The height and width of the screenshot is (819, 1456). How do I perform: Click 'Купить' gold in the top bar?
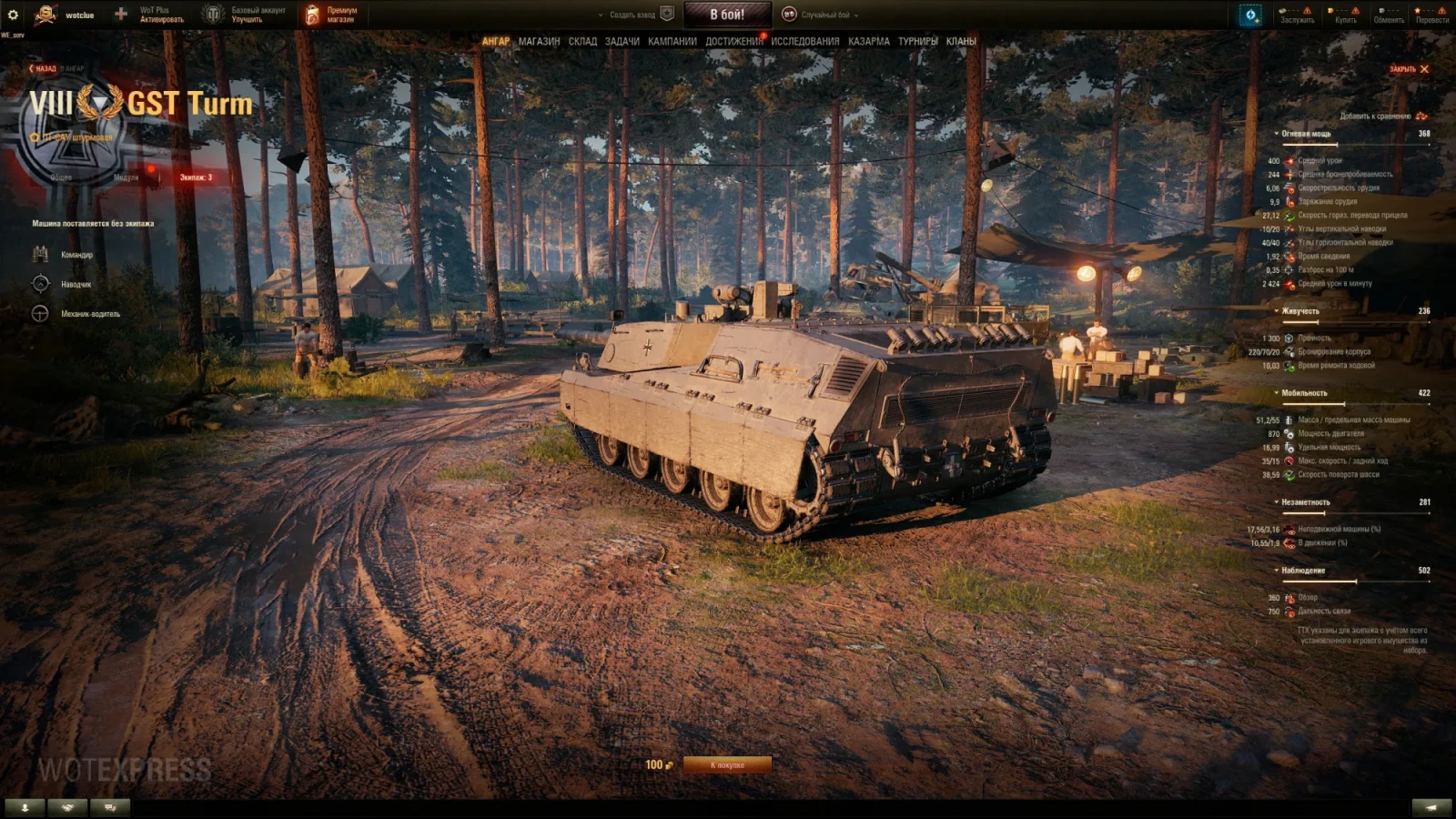1345,15
